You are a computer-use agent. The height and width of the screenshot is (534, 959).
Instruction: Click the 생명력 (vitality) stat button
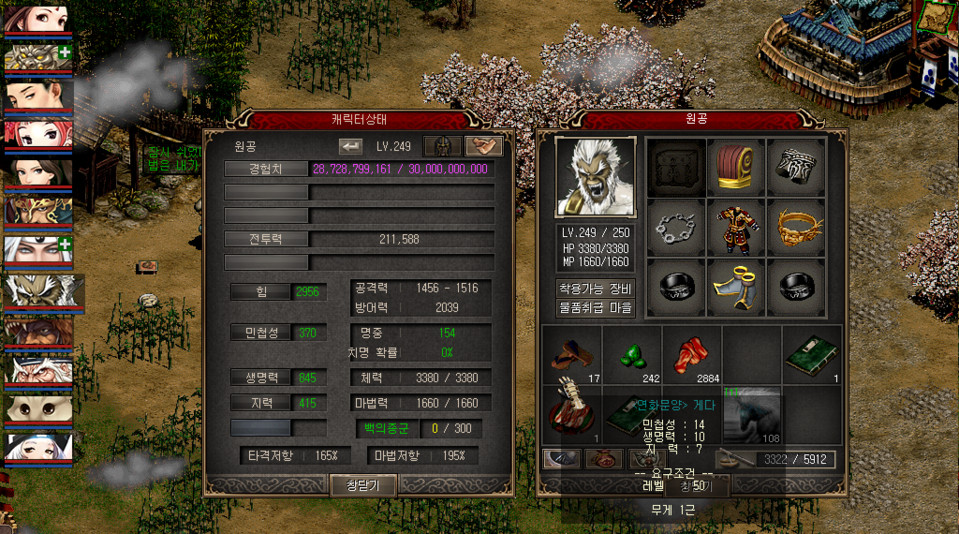[260, 377]
